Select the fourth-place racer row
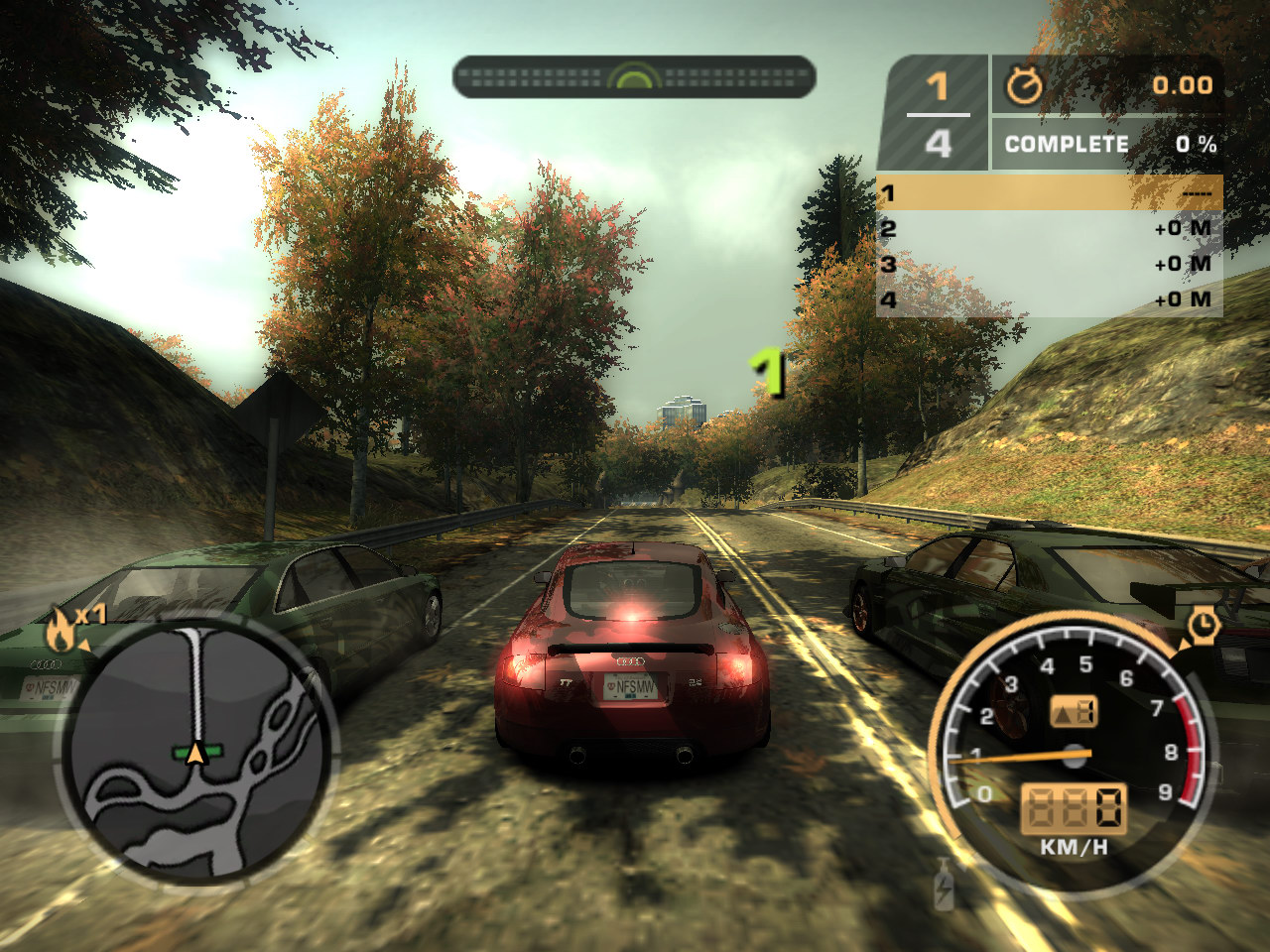The image size is (1270, 952). pyautogui.click(x=1049, y=299)
